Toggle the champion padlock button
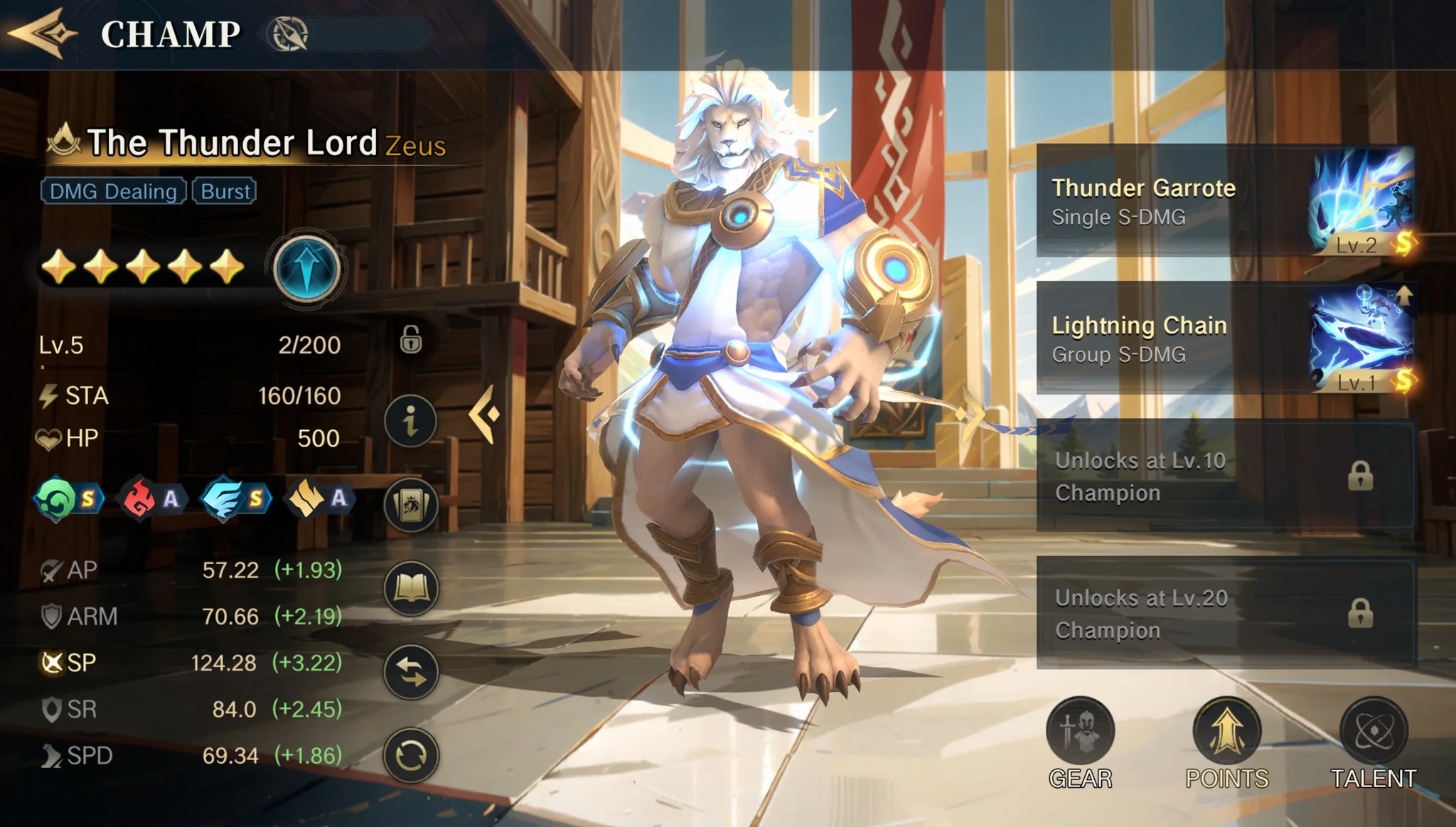The width and height of the screenshot is (1456, 827). pos(411,340)
